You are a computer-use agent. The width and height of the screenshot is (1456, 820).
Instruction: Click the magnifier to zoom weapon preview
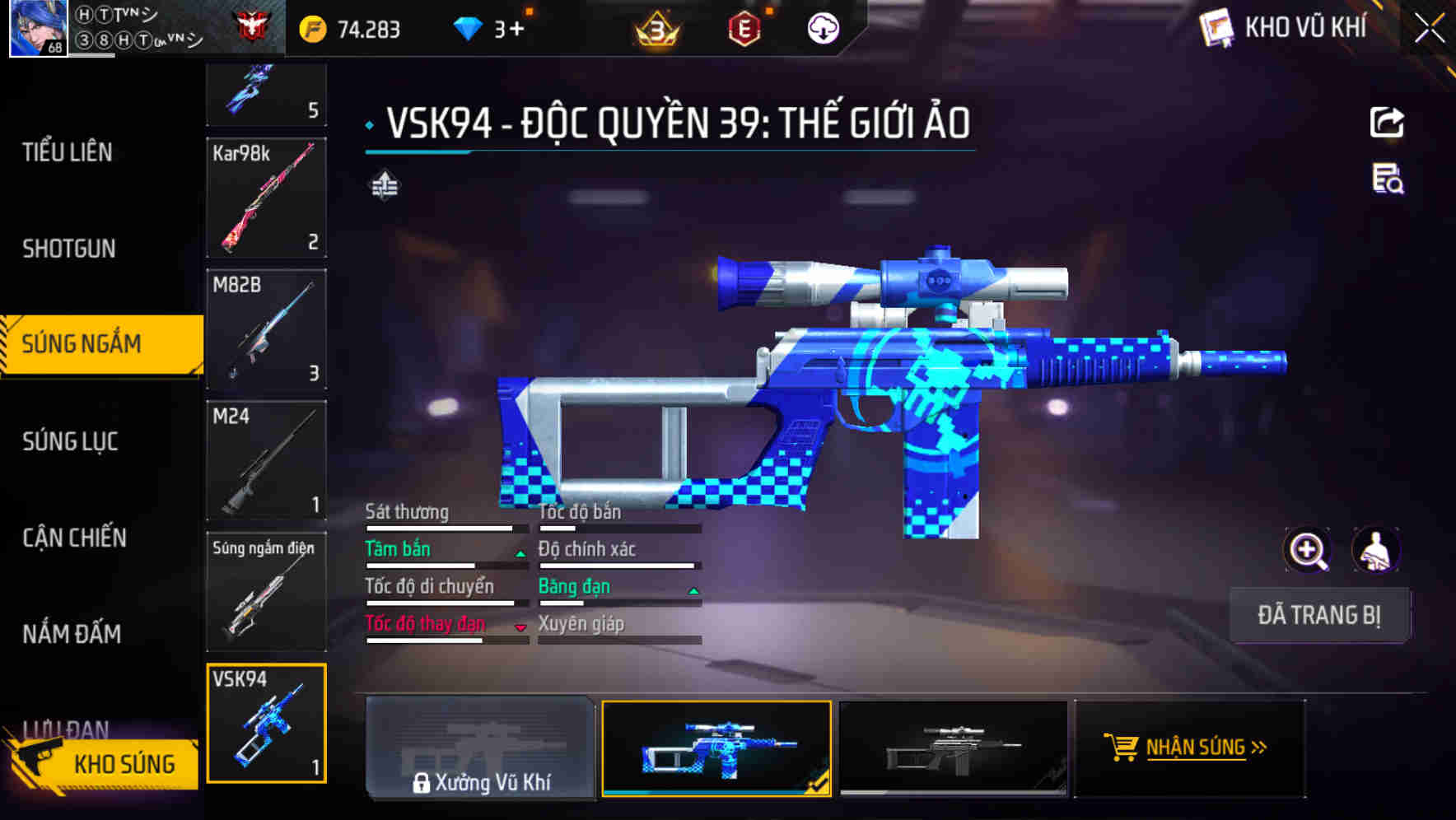coord(1307,550)
